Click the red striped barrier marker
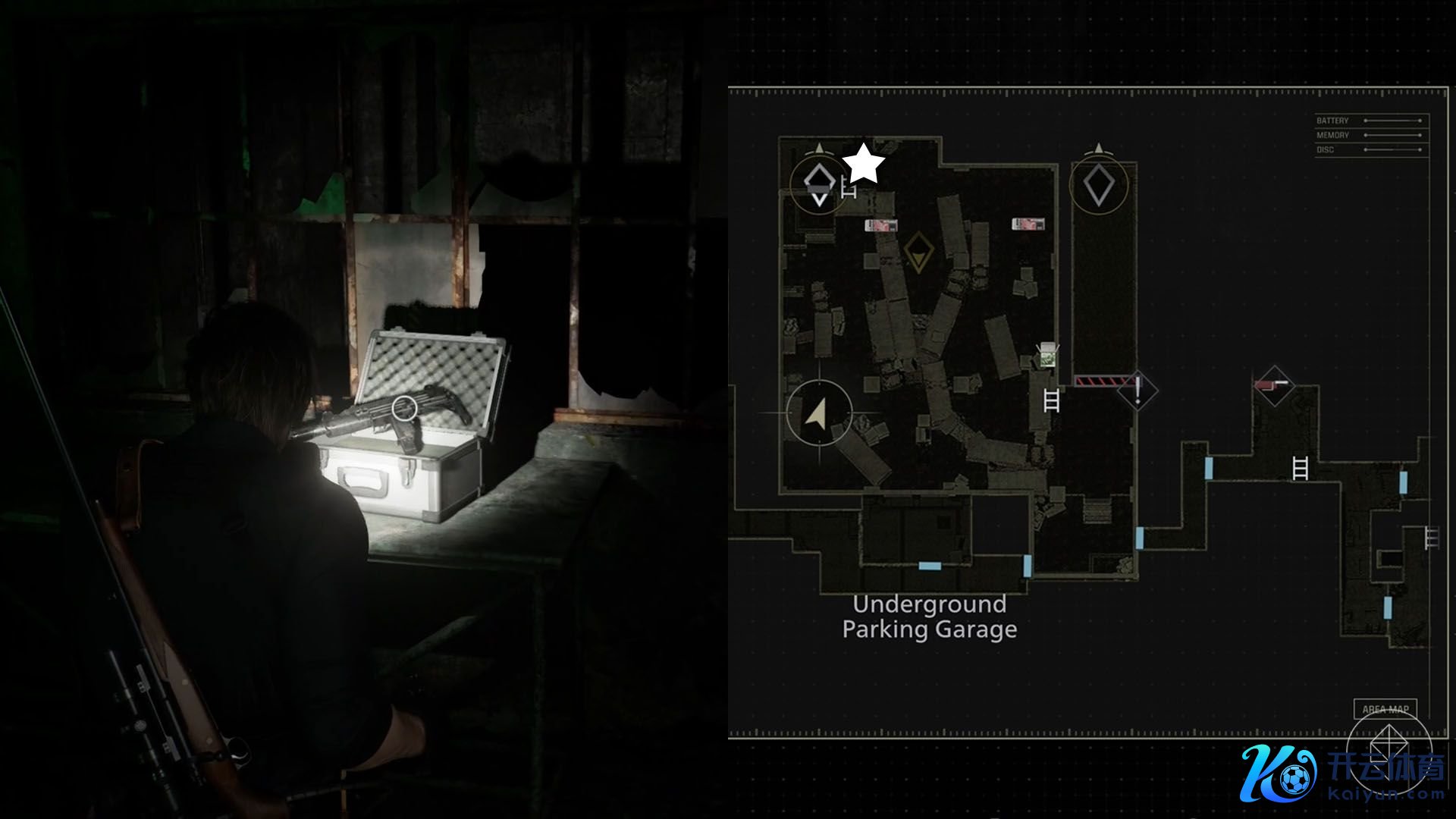1456x819 pixels. tap(1096, 381)
